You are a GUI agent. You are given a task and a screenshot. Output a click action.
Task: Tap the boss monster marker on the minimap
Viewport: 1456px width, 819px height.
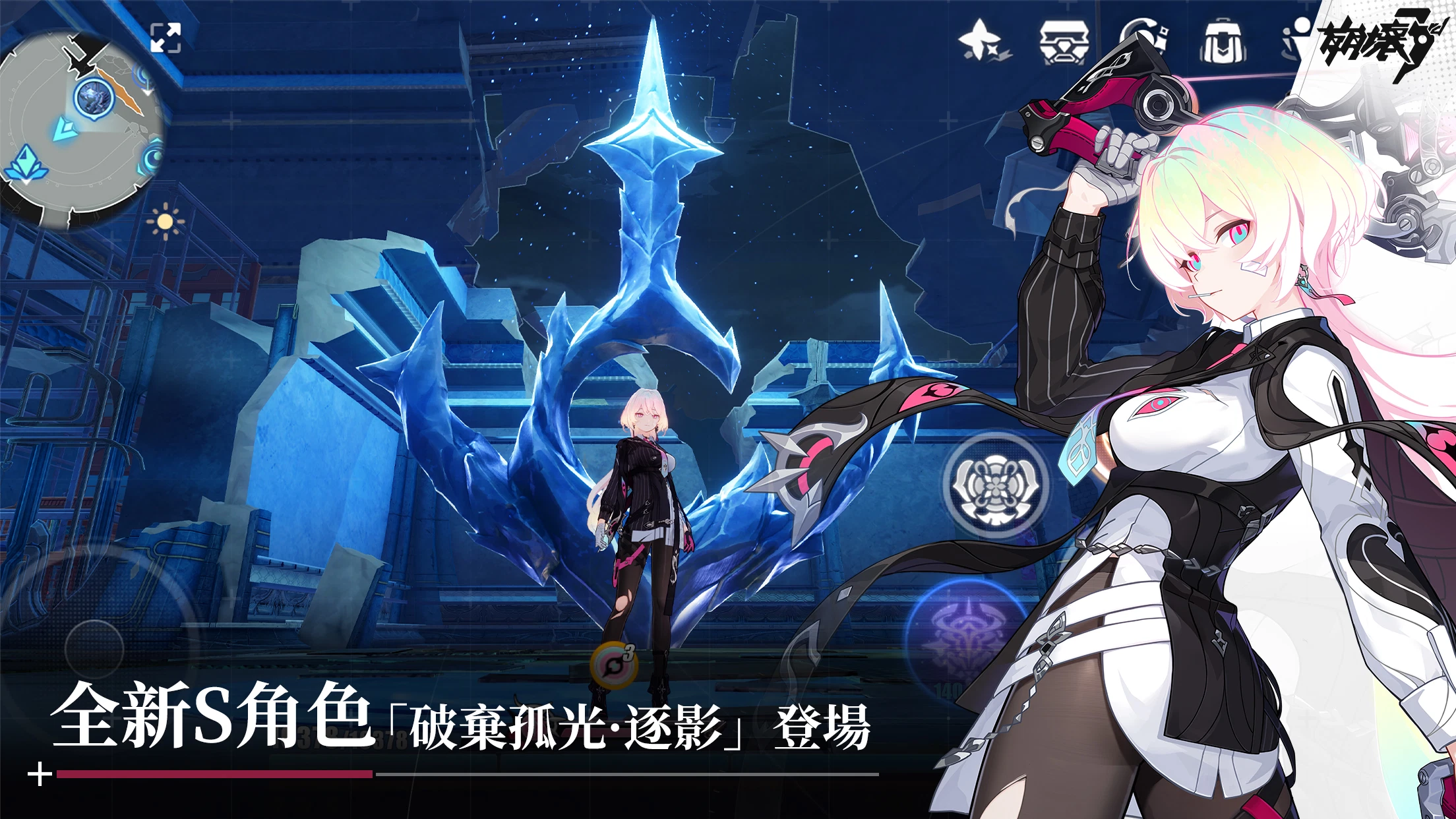[x=95, y=96]
